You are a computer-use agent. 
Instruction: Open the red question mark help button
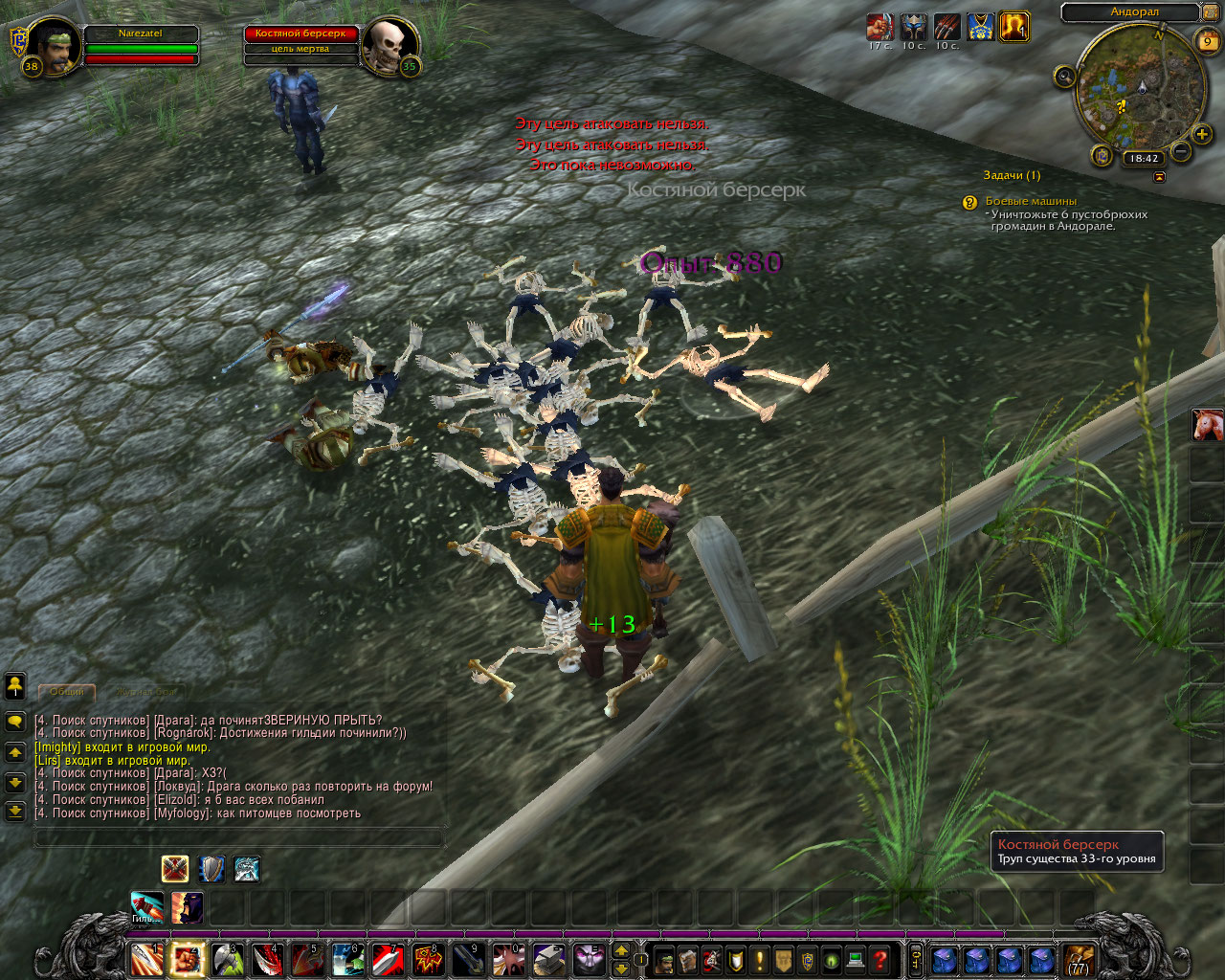coord(880,959)
